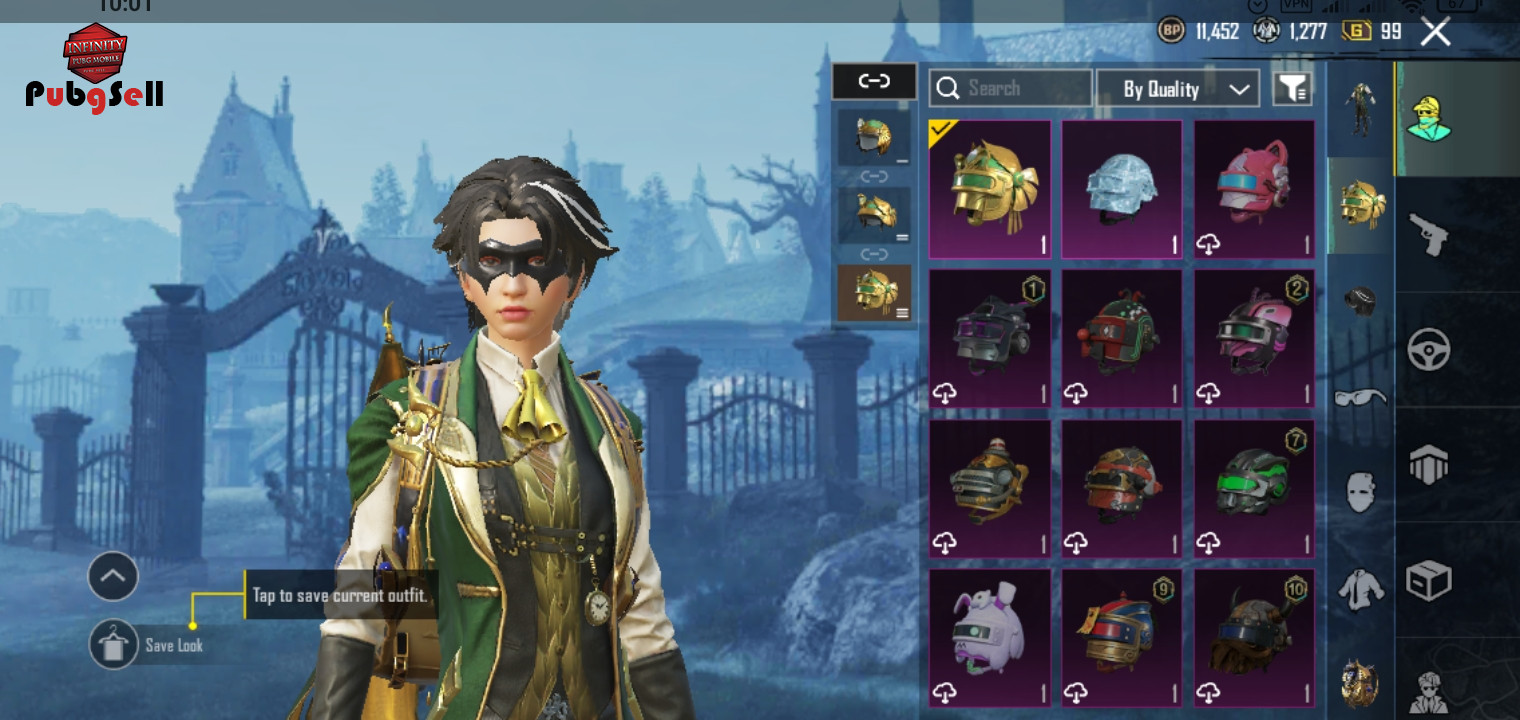Click the helmet skin Search field
This screenshot has height=720, width=1520.
pyautogui.click(x=1010, y=88)
